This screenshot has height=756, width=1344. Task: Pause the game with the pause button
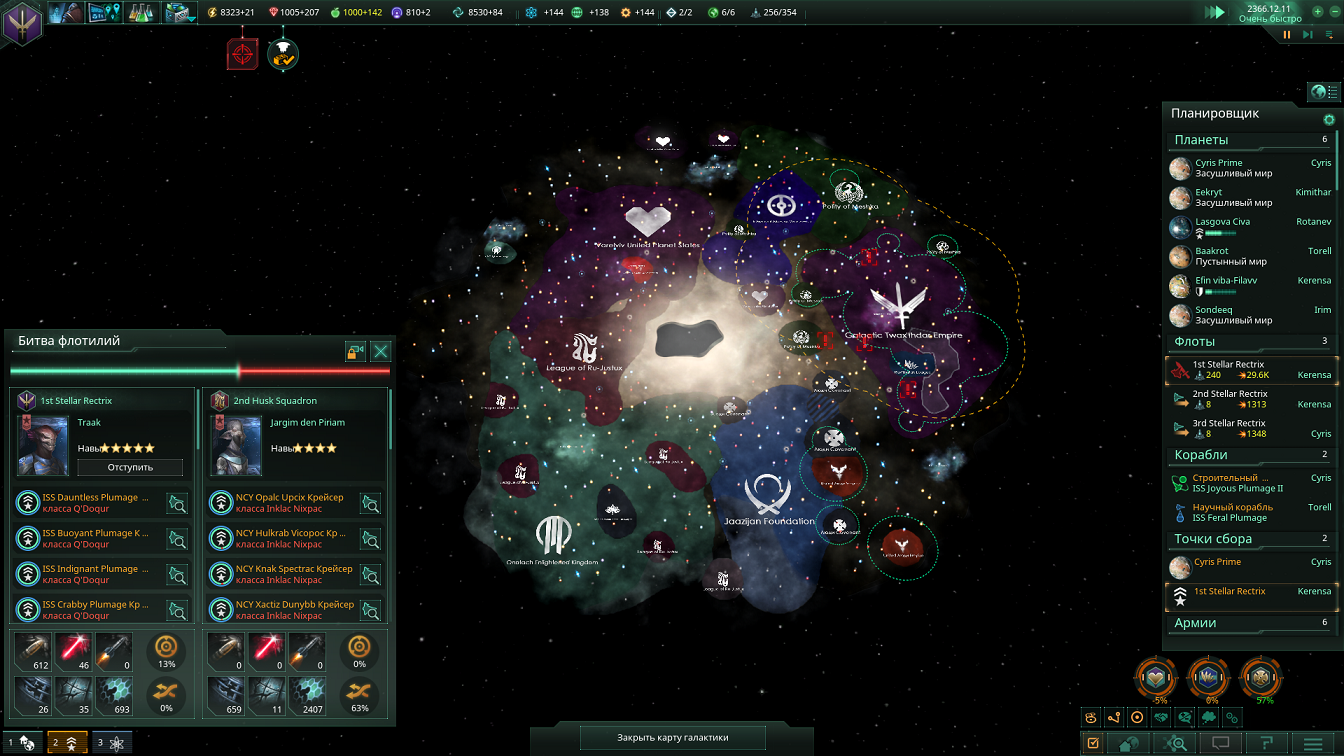1287,35
